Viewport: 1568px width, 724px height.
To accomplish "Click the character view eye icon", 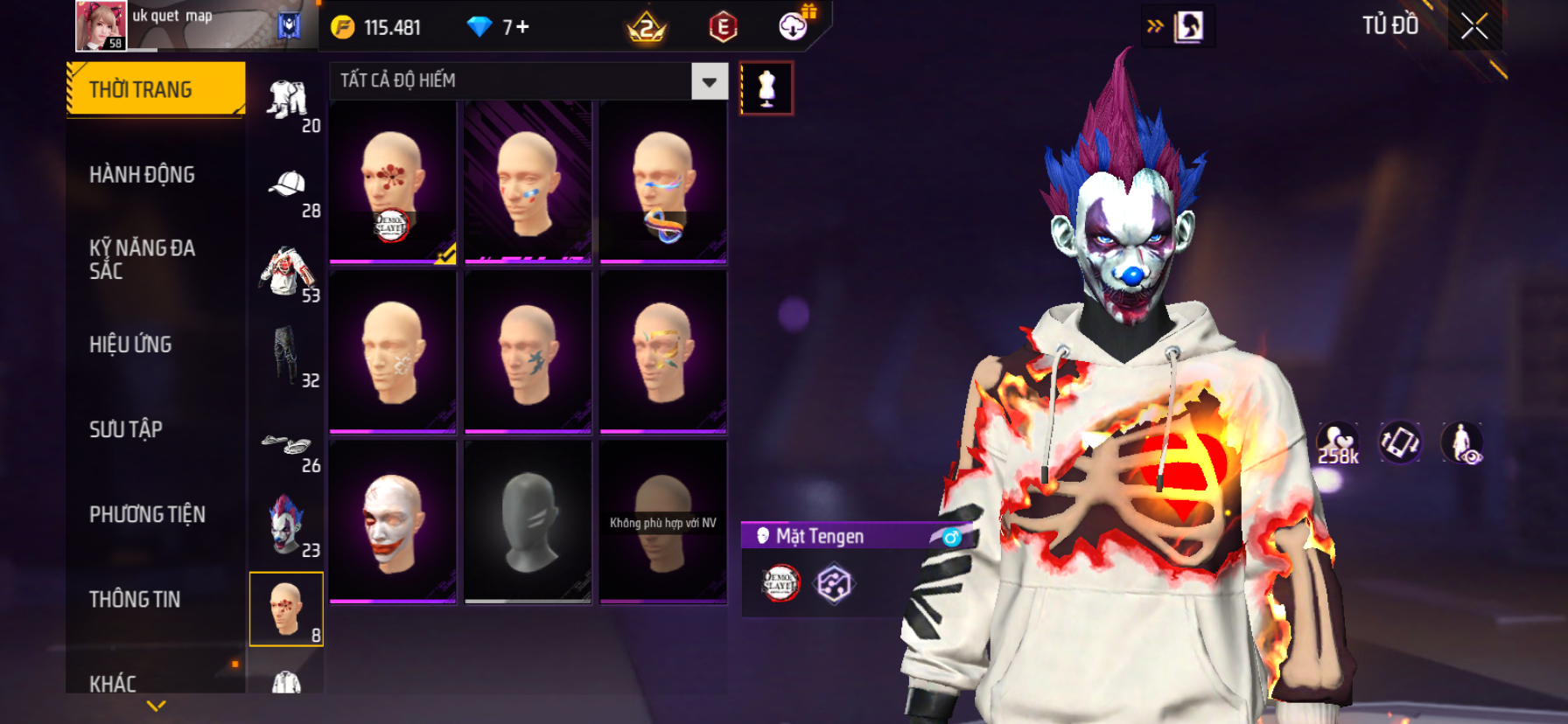I will pos(1462,442).
